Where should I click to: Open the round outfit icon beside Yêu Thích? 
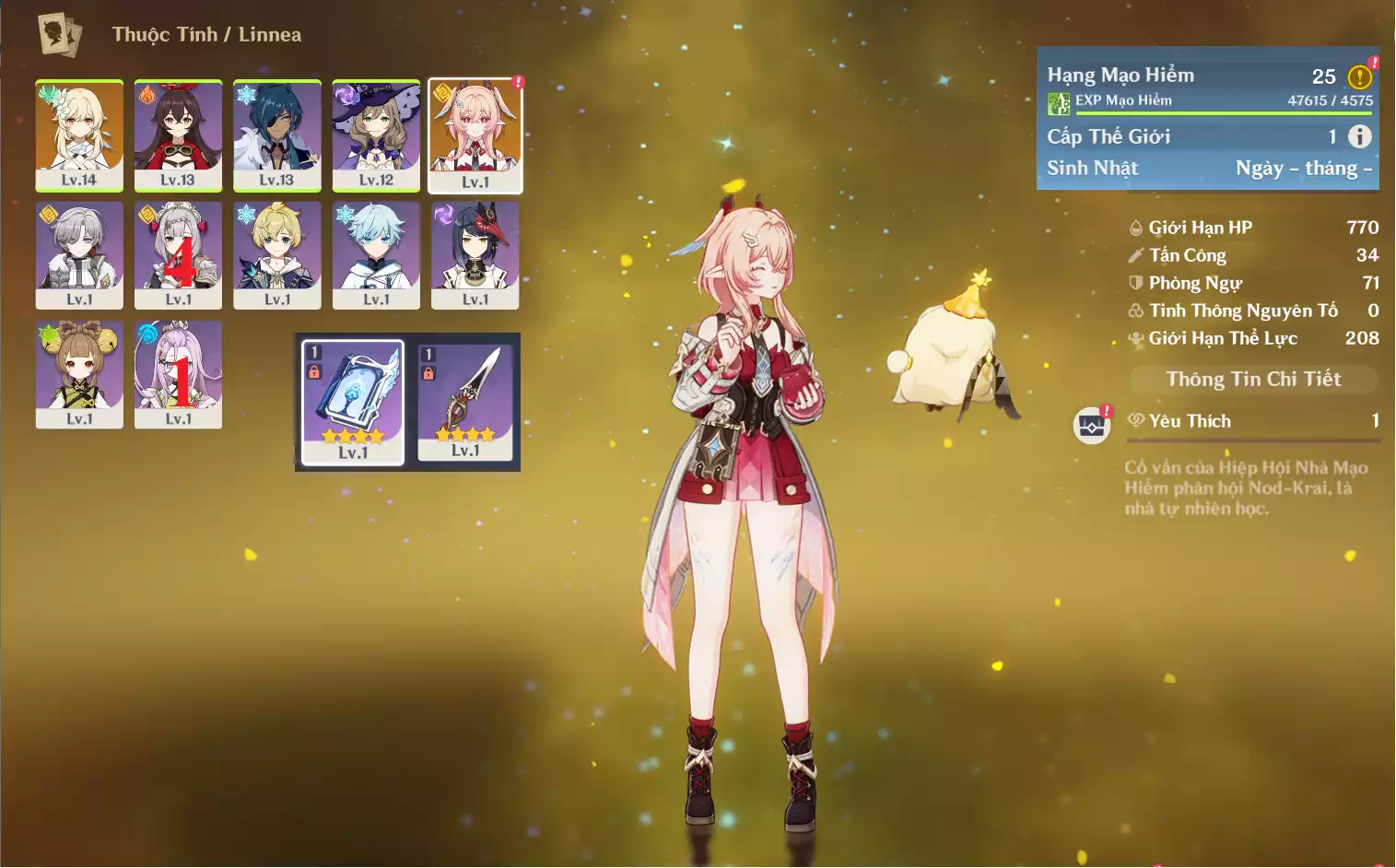point(1092,426)
